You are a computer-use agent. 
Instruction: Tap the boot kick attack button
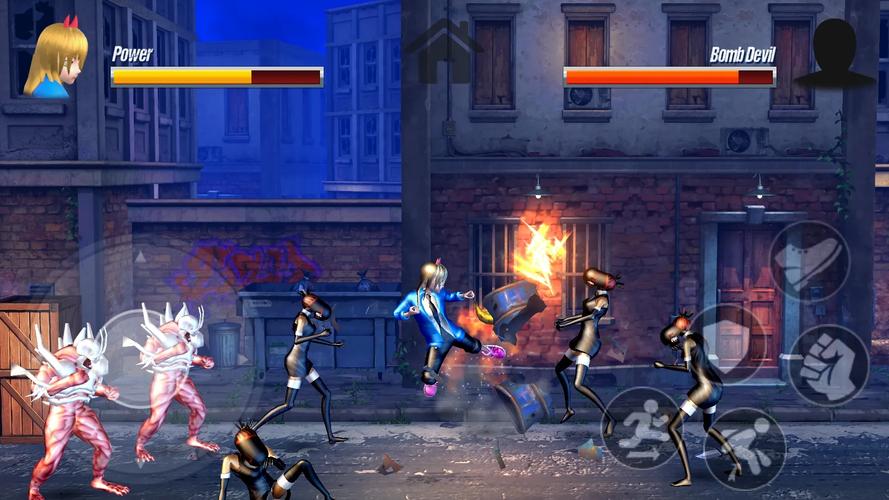tap(809, 261)
